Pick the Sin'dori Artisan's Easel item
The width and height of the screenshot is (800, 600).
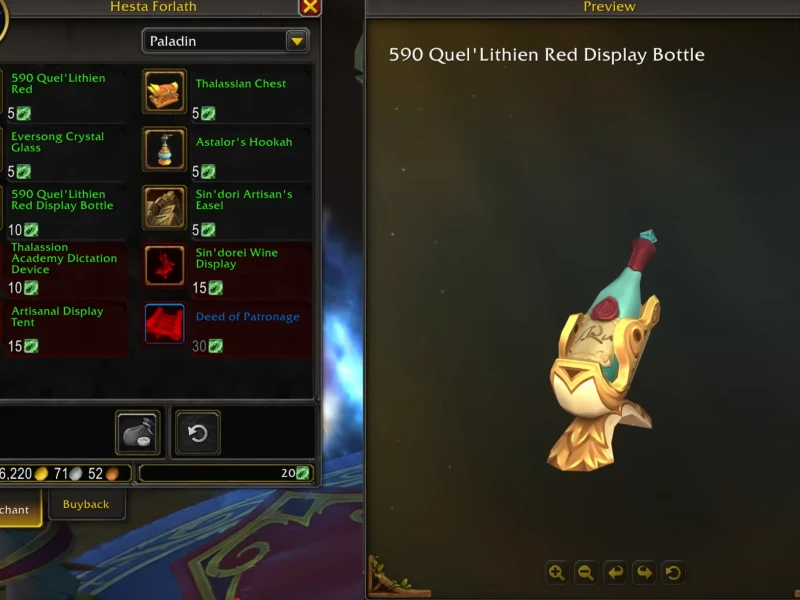(164, 207)
